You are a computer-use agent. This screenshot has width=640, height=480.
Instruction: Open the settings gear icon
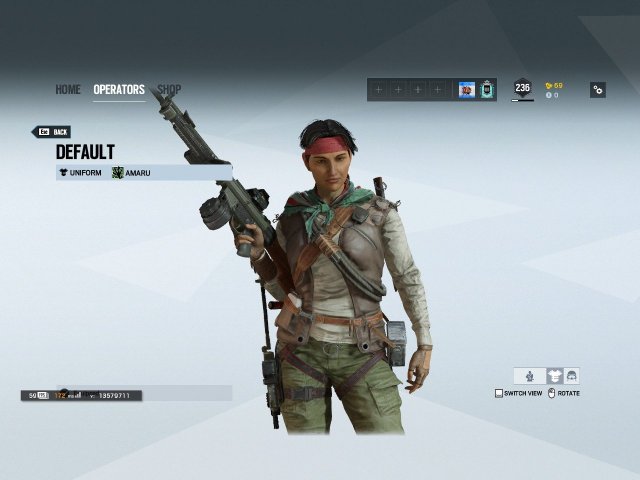(x=597, y=90)
